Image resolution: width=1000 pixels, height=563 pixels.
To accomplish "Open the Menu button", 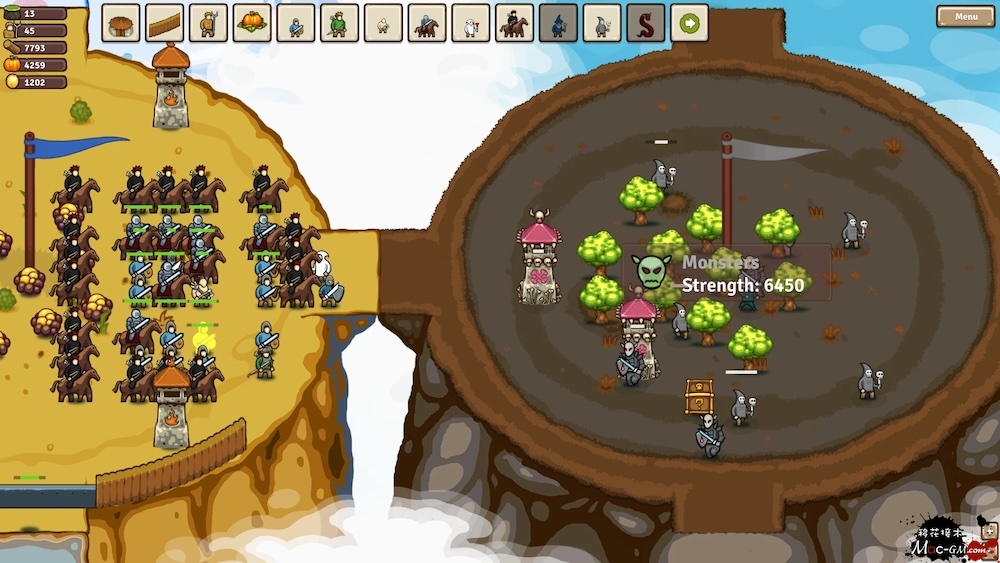I will (965, 16).
